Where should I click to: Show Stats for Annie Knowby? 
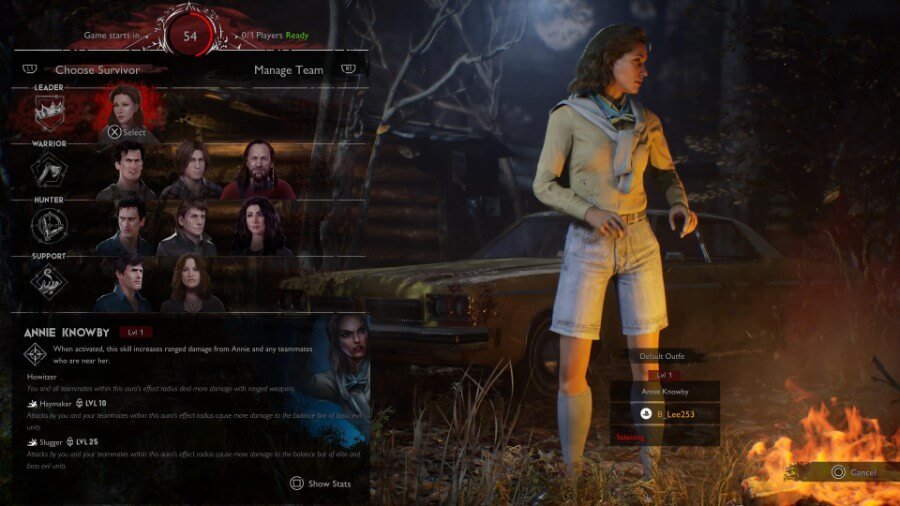coord(322,483)
